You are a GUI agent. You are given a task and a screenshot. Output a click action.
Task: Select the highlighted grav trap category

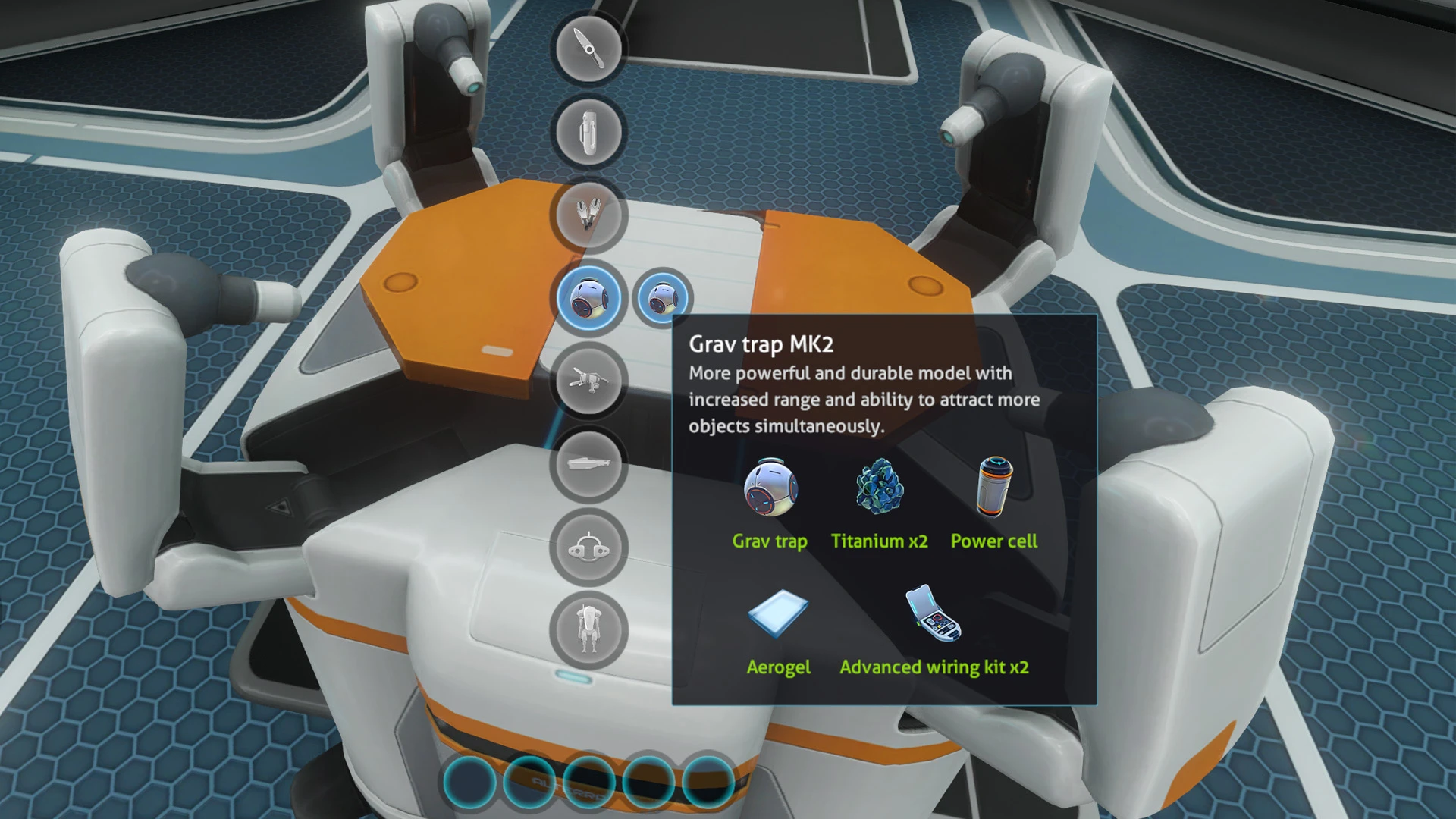[588, 299]
